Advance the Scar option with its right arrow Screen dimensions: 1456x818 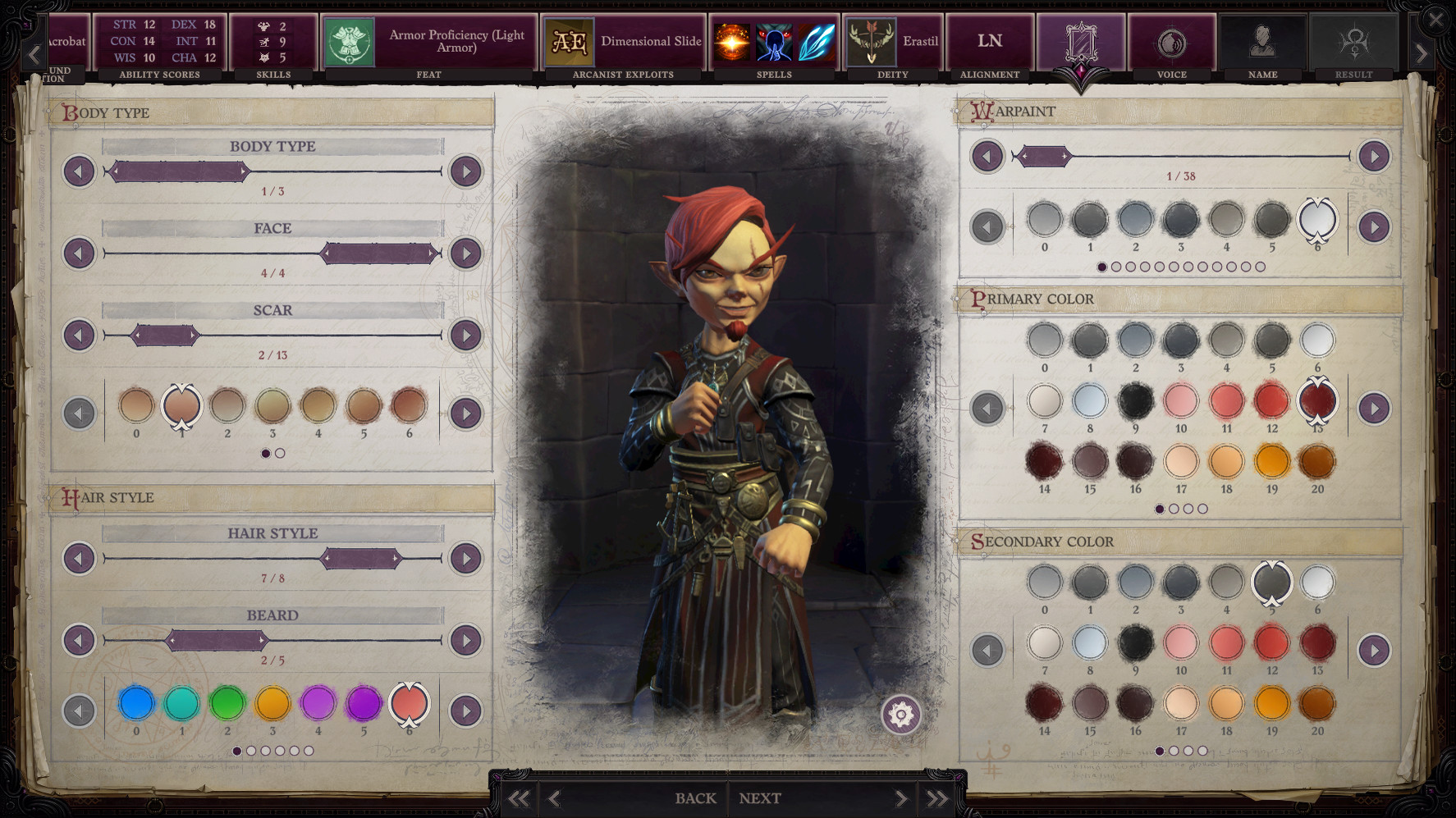pyautogui.click(x=468, y=335)
